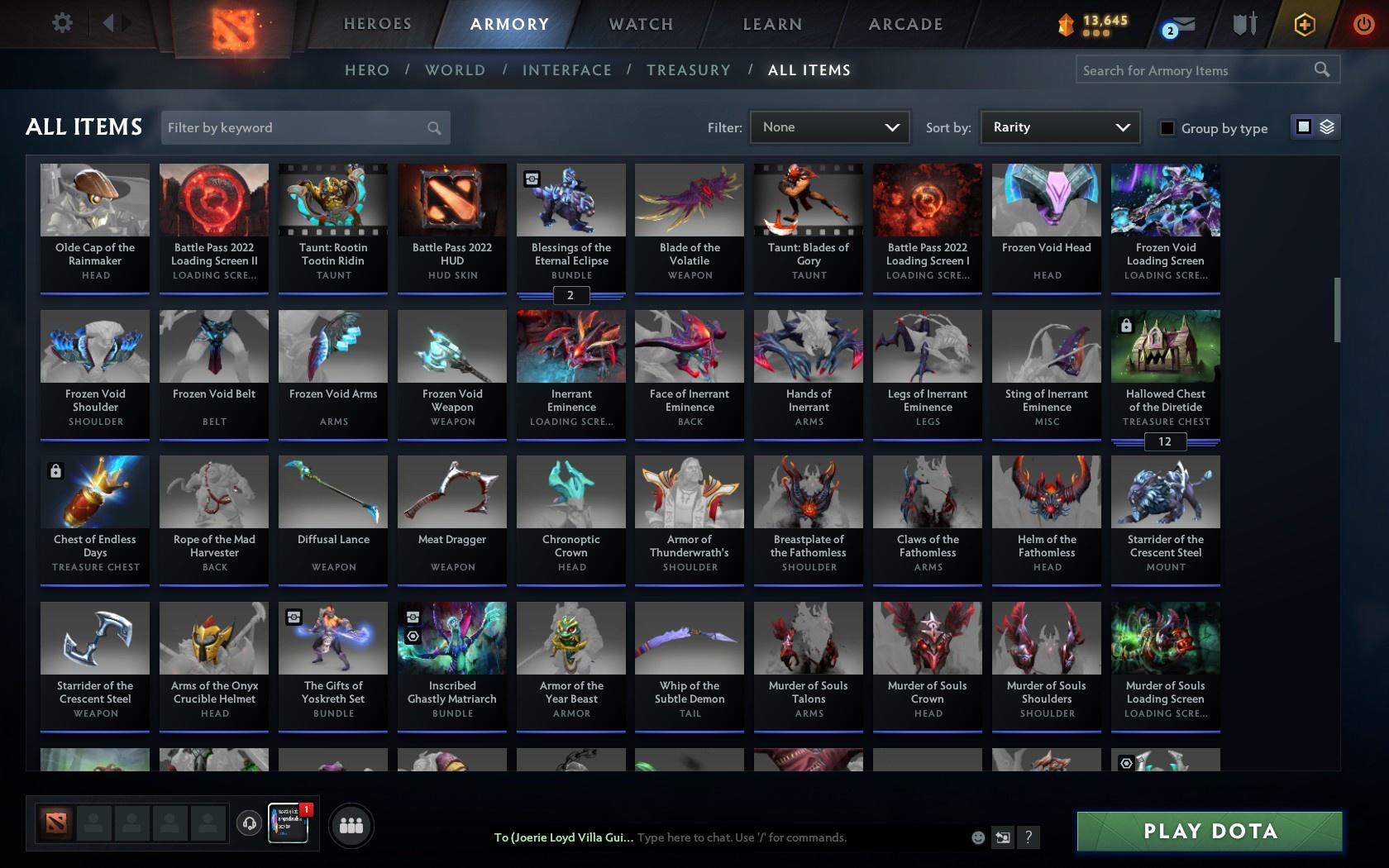Toggle the grid view display option
This screenshot has height=868, width=1389.
coord(1303,127)
